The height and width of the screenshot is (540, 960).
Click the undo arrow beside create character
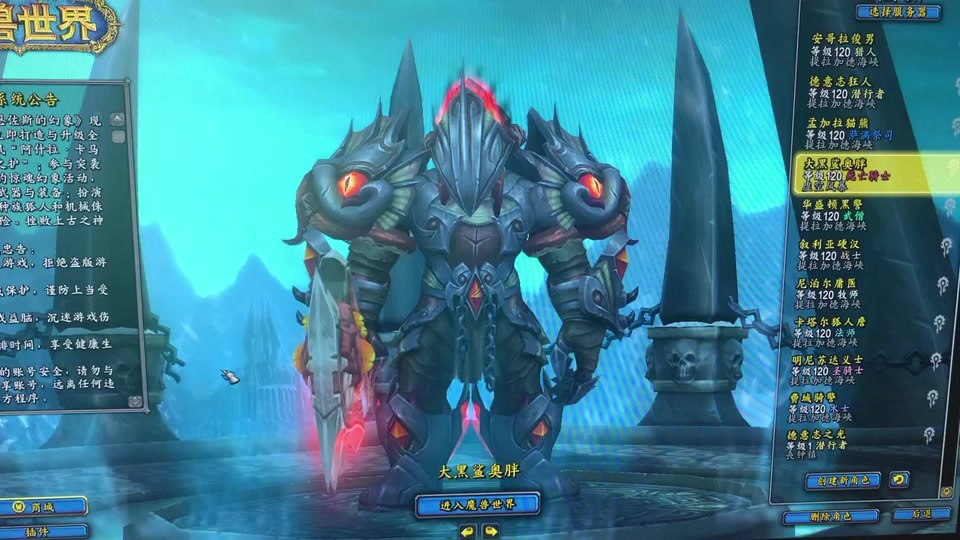point(899,480)
